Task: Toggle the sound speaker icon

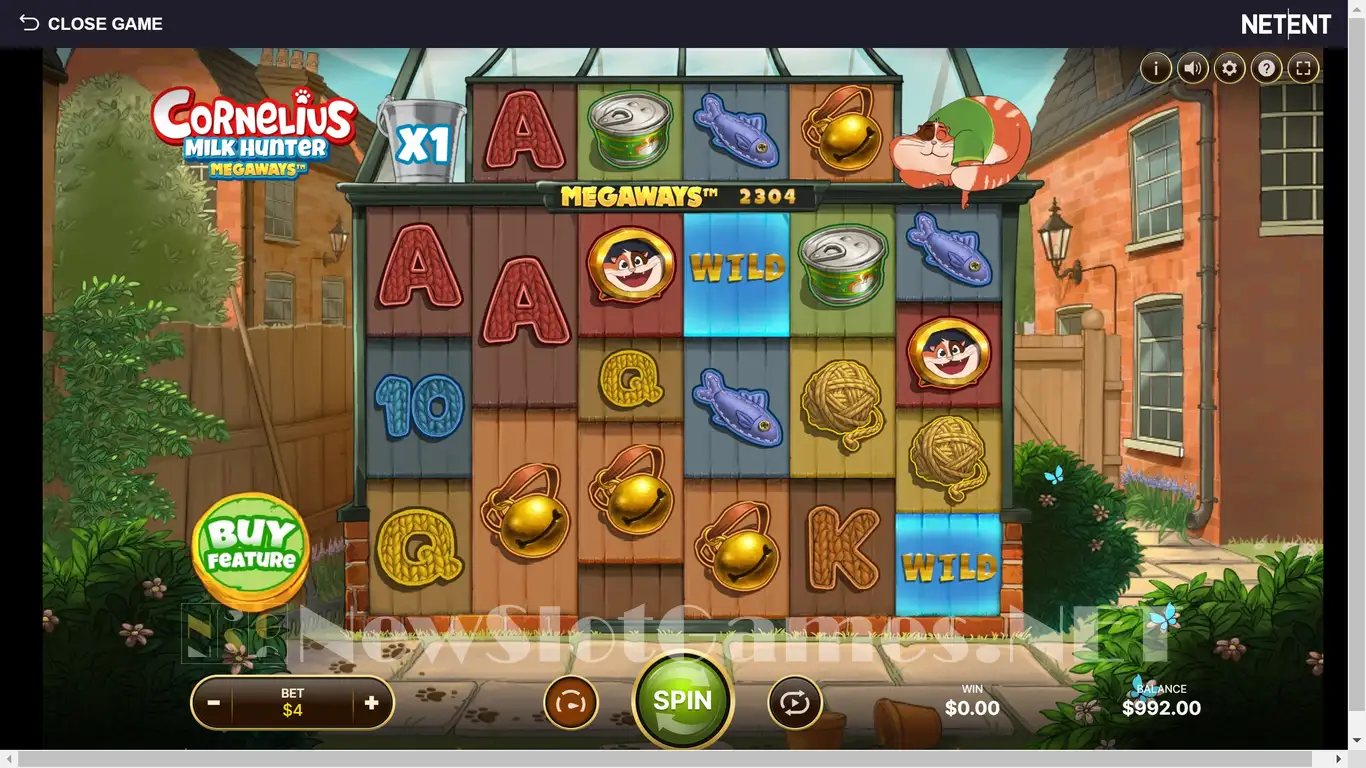Action: (1193, 68)
